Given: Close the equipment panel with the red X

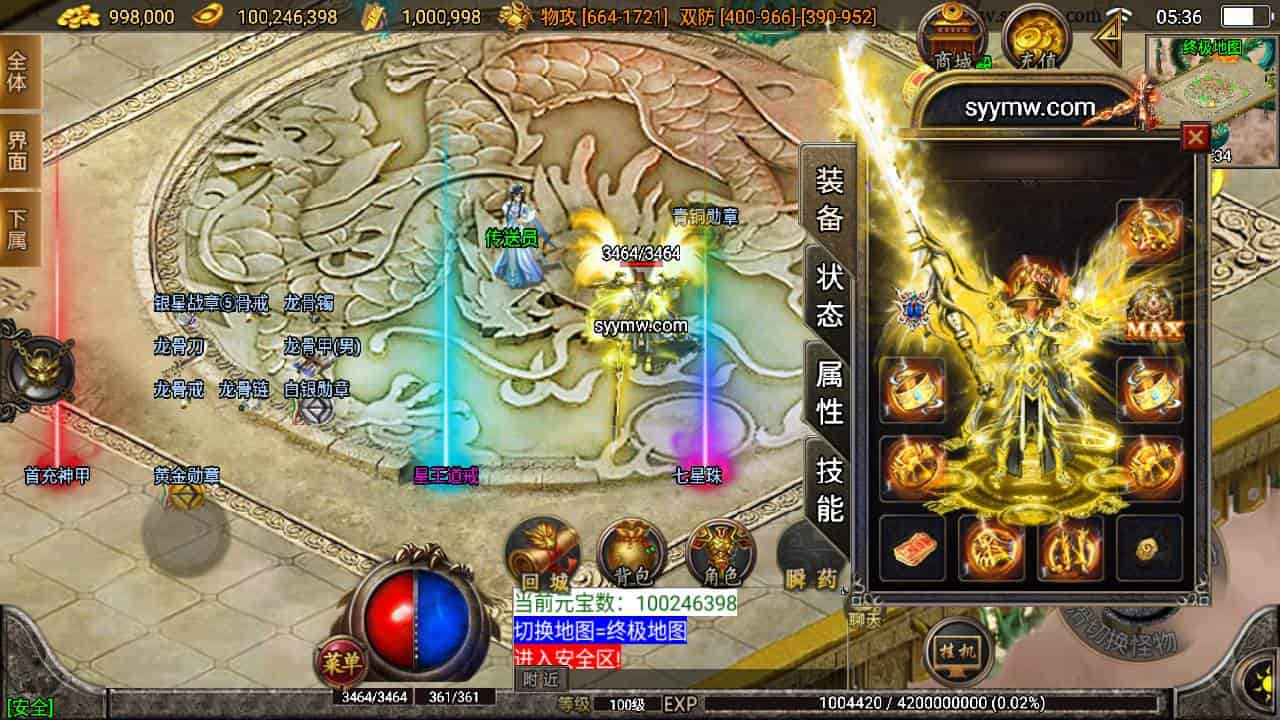Looking at the screenshot, I should tap(1195, 137).
